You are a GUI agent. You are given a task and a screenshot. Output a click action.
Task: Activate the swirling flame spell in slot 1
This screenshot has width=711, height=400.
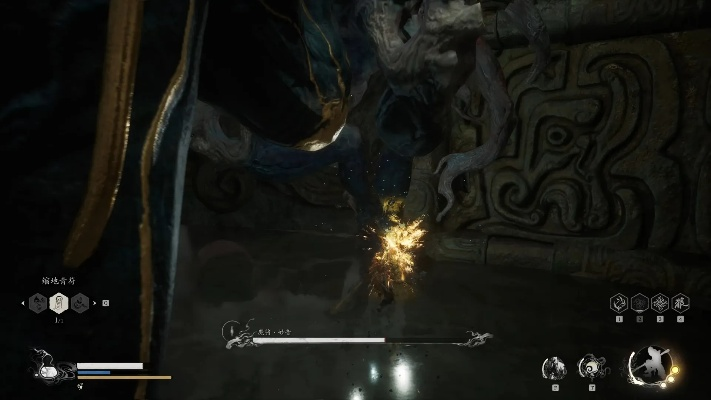coord(619,303)
